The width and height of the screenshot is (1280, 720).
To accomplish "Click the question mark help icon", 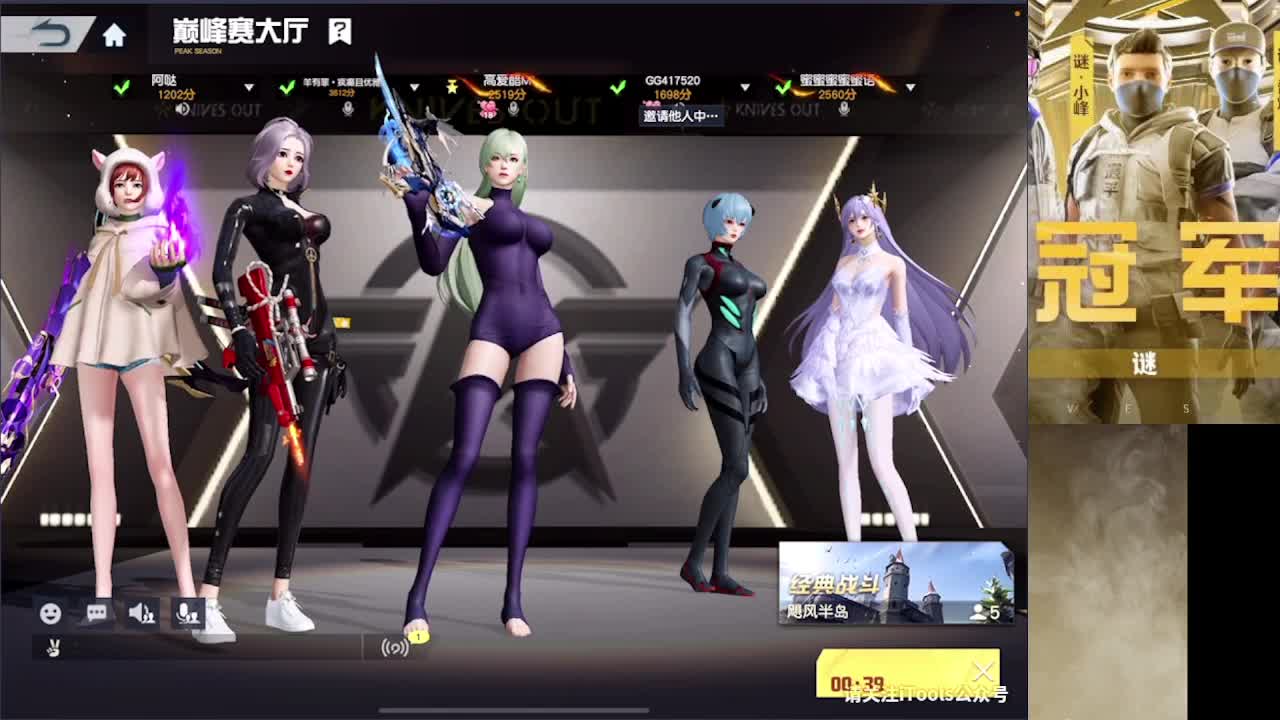I will point(336,31).
